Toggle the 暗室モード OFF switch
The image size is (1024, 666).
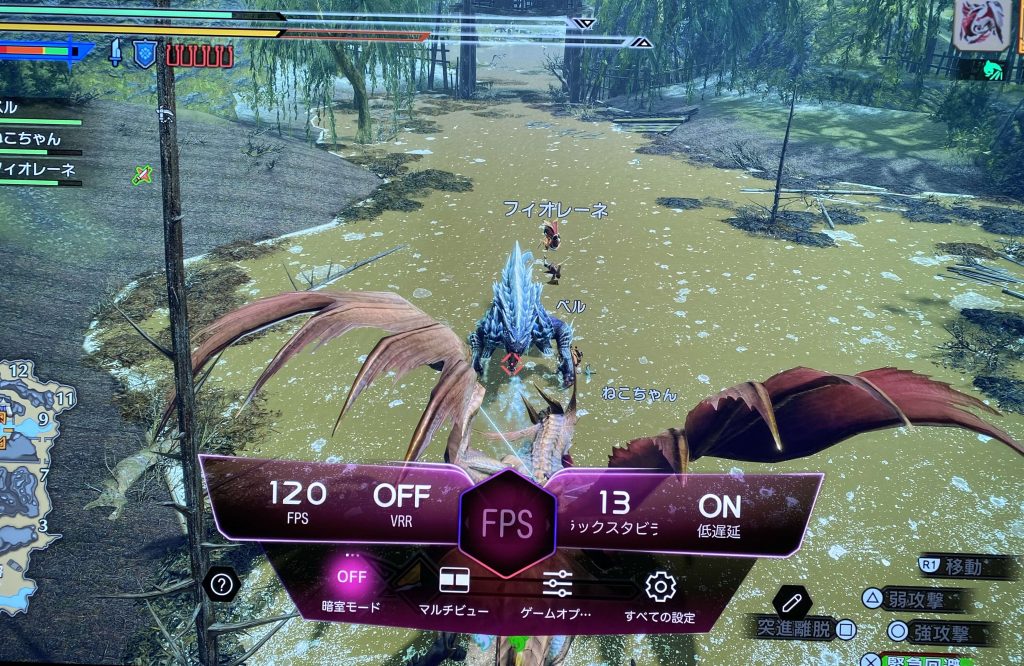coord(352,577)
